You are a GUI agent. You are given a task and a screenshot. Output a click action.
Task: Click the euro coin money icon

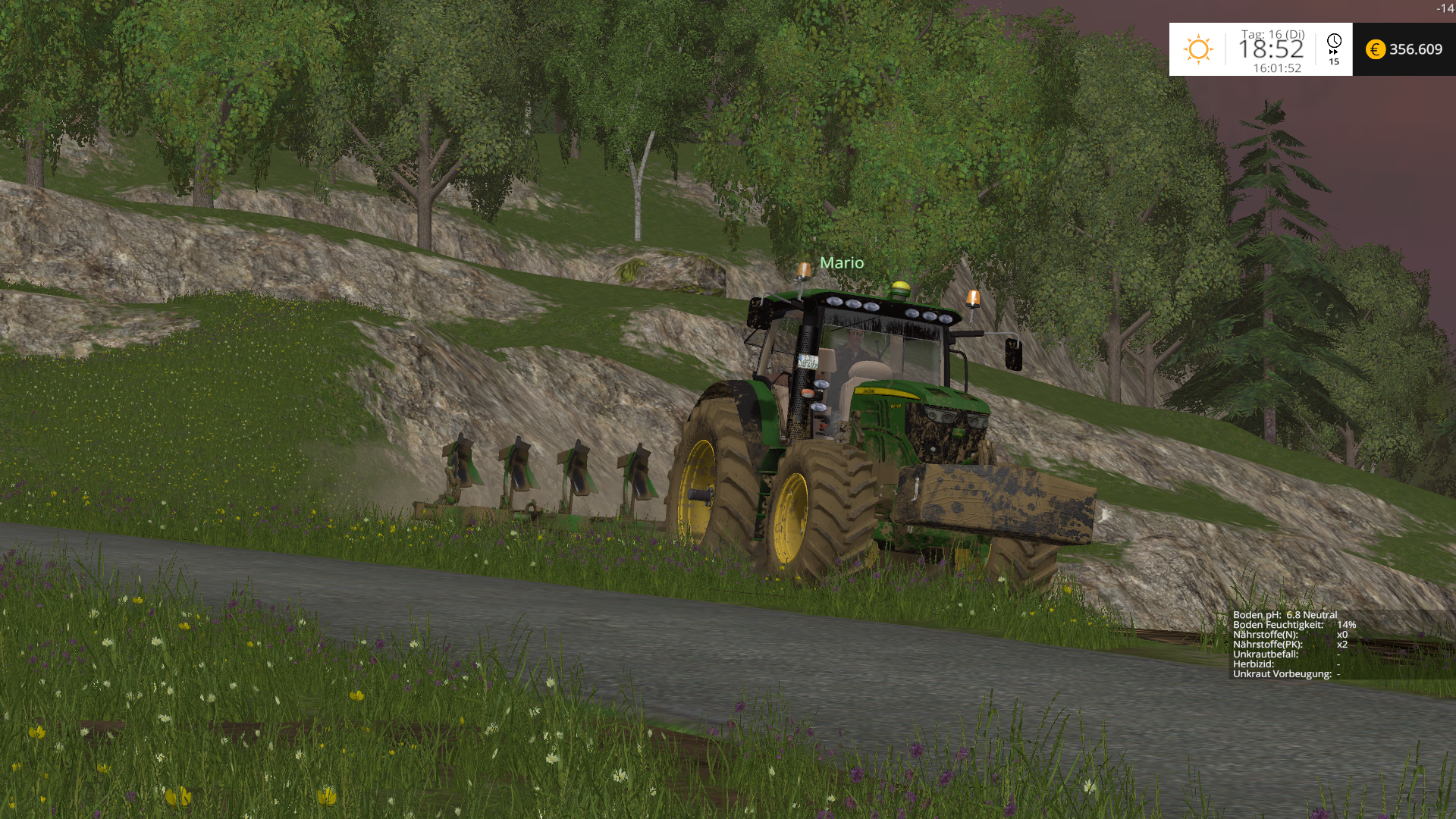click(1375, 49)
